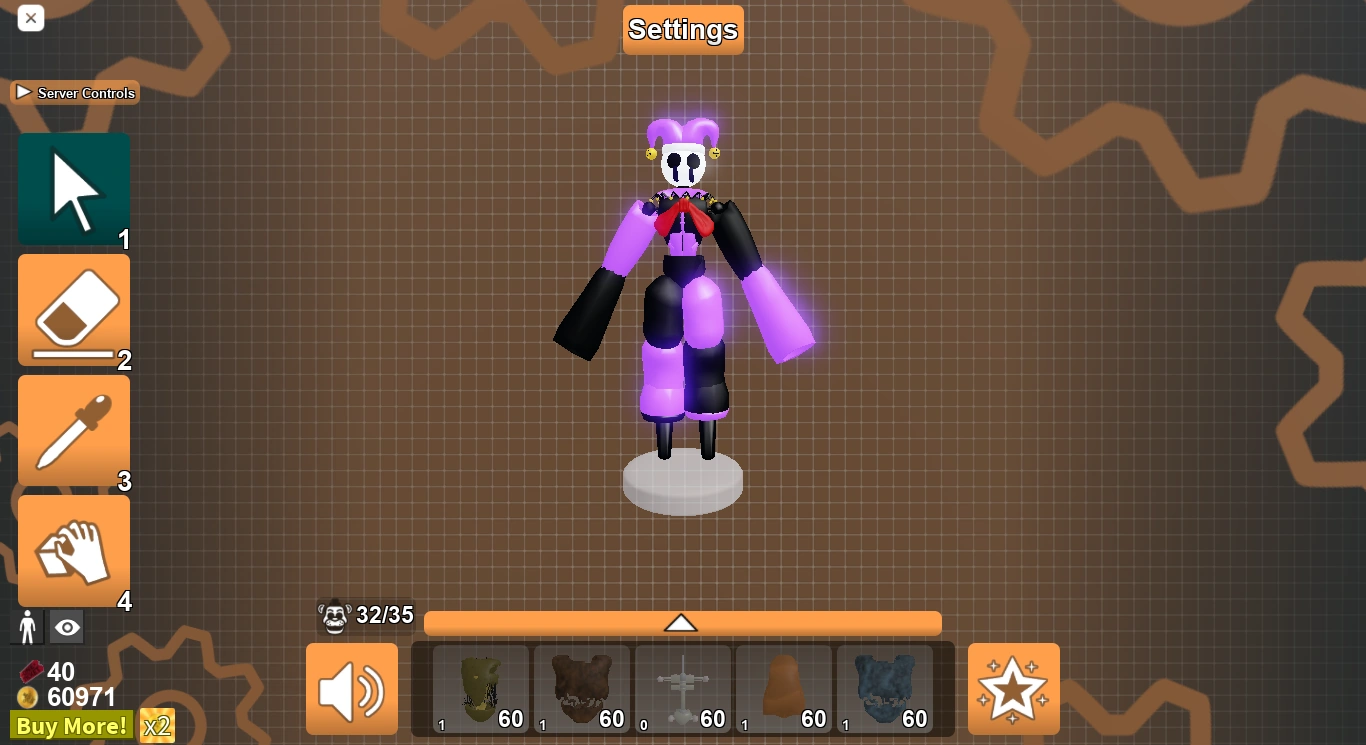Click the x2 multiplier badge
This screenshot has width=1366, height=745.
tap(156, 726)
